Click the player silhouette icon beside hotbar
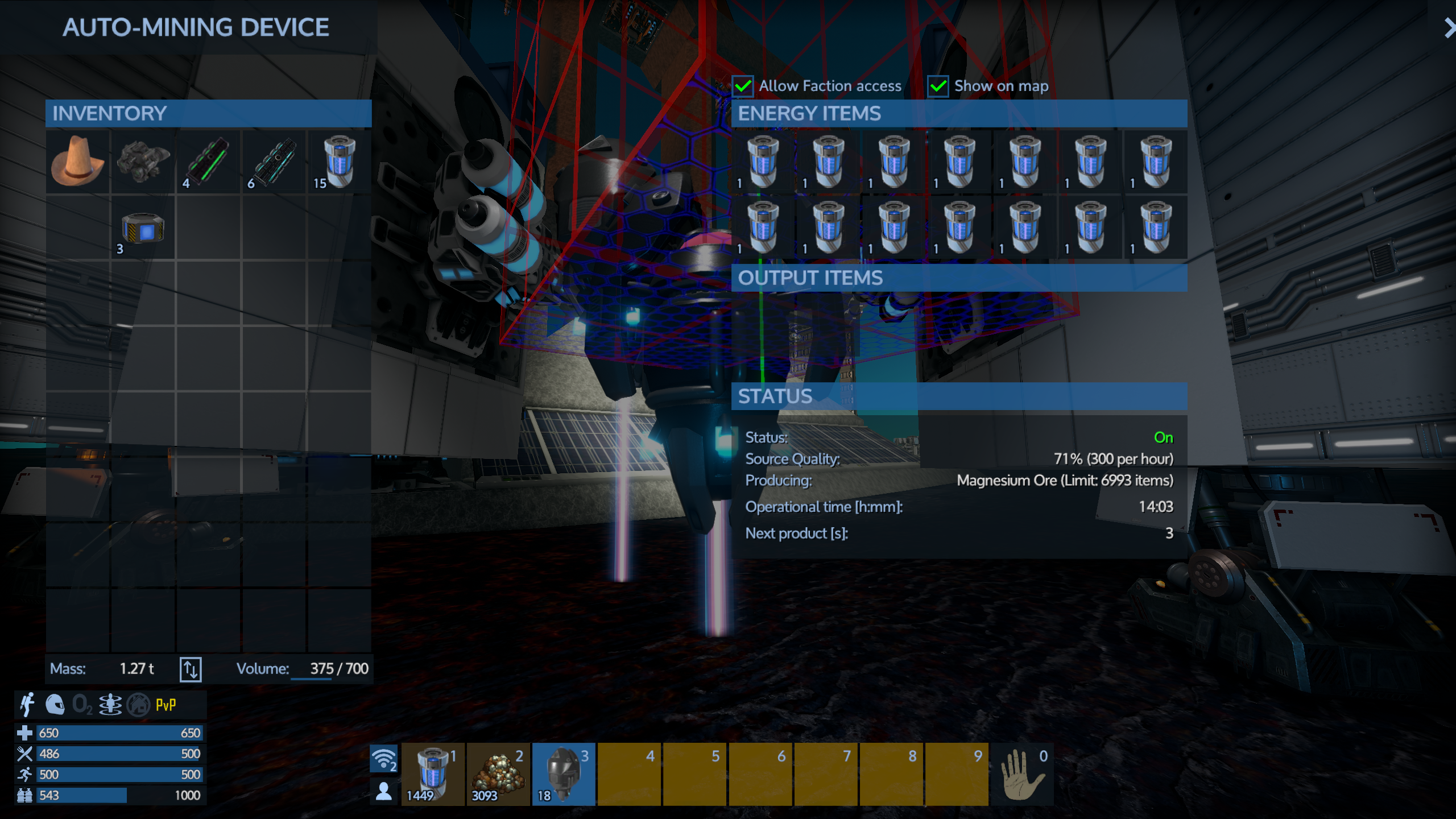 coord(384,791)
